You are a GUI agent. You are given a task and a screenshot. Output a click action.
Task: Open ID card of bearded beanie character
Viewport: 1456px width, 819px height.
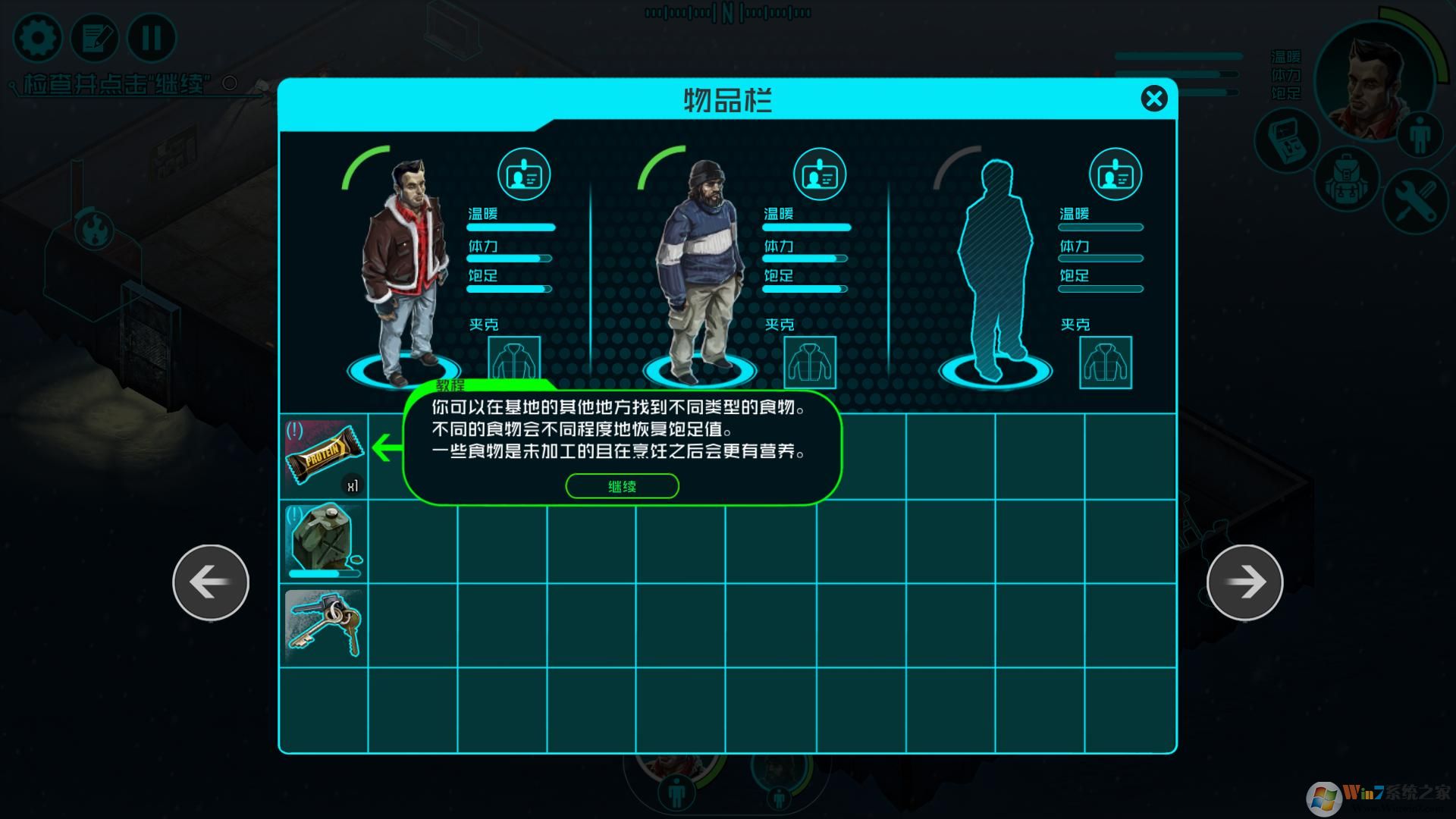coord(819,175)
